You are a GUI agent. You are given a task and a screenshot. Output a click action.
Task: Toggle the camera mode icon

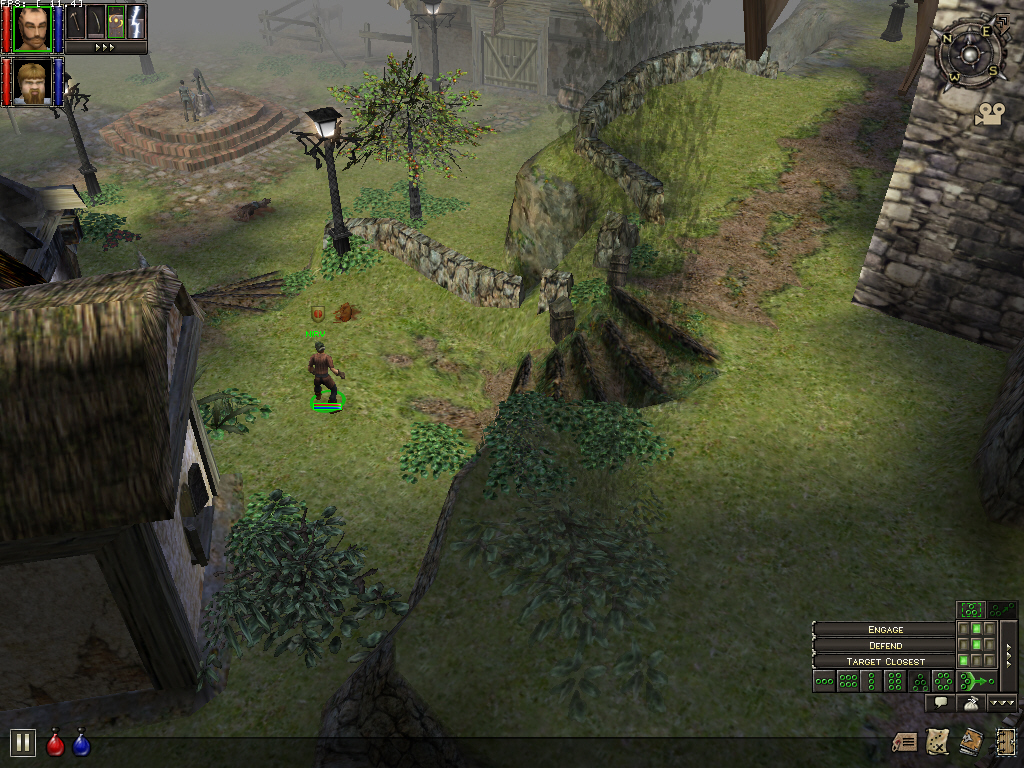click(989, 114)
